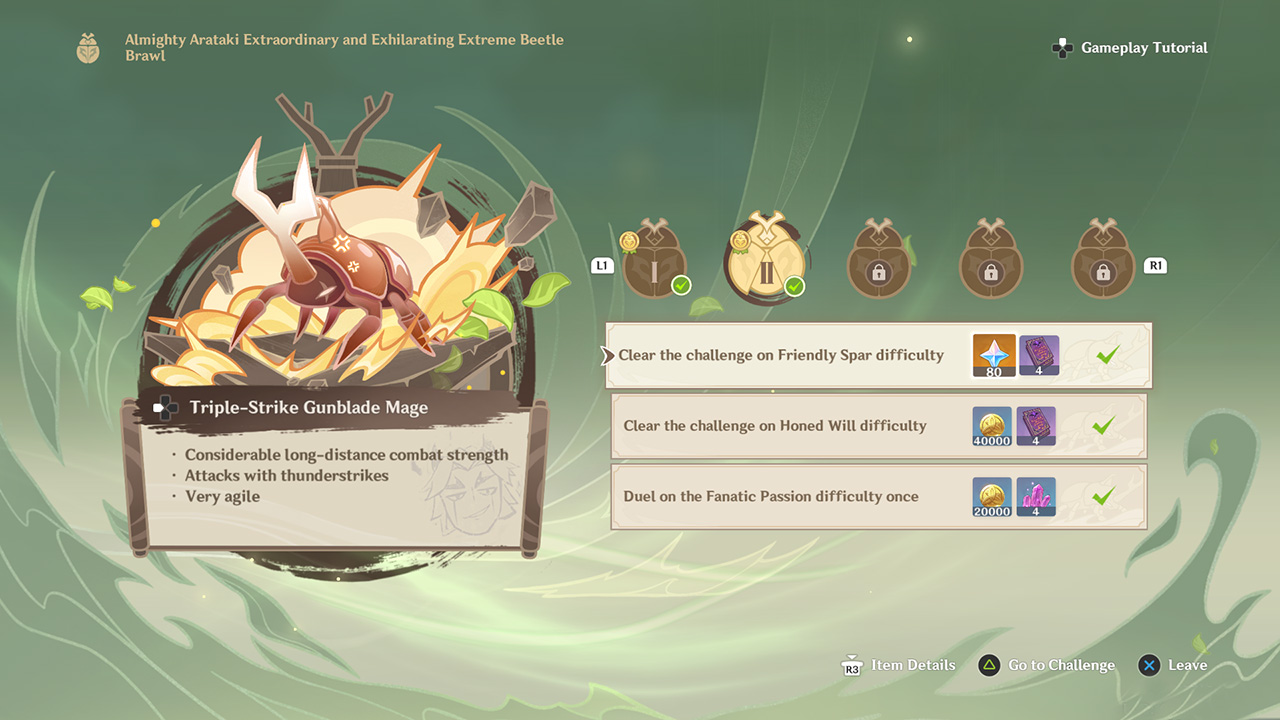Inspect Honed Will's purple book reward
Screen dimensions: 1280x720
[1036, 426]
